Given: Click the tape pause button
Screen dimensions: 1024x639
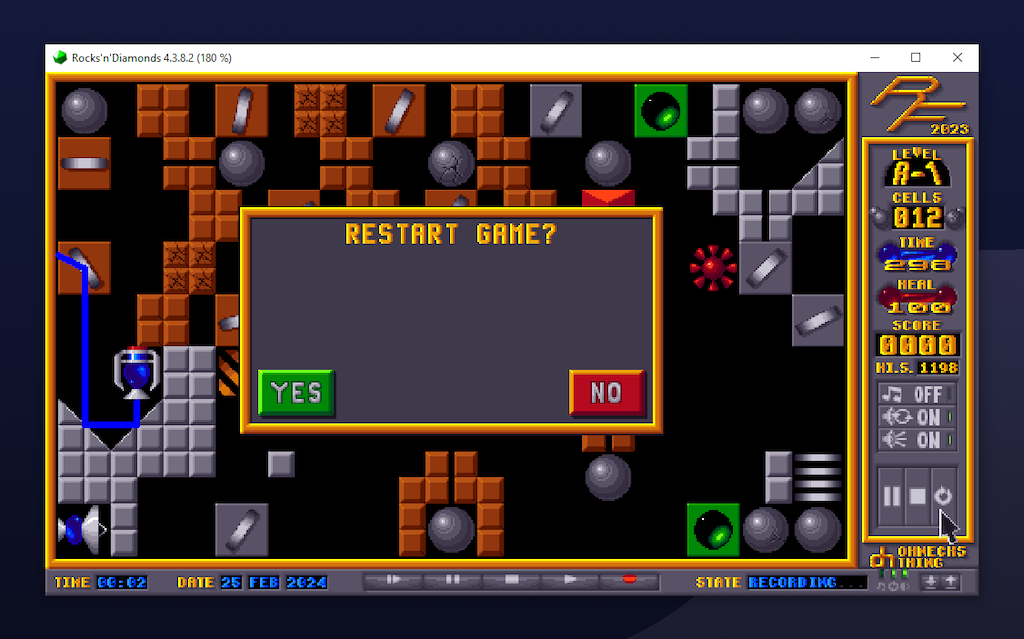Looking at the screenshot, I should [452, 580].
